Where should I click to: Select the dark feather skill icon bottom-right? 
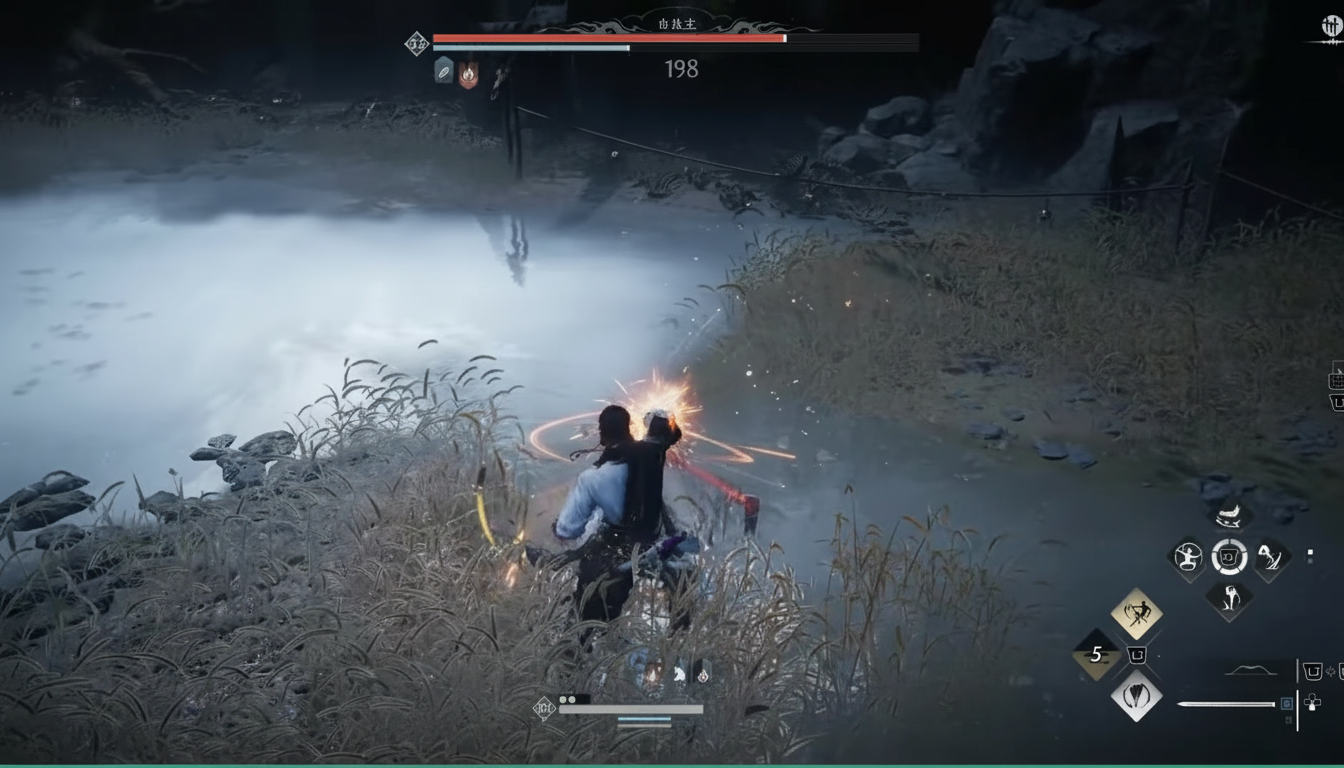(1137, 697)
